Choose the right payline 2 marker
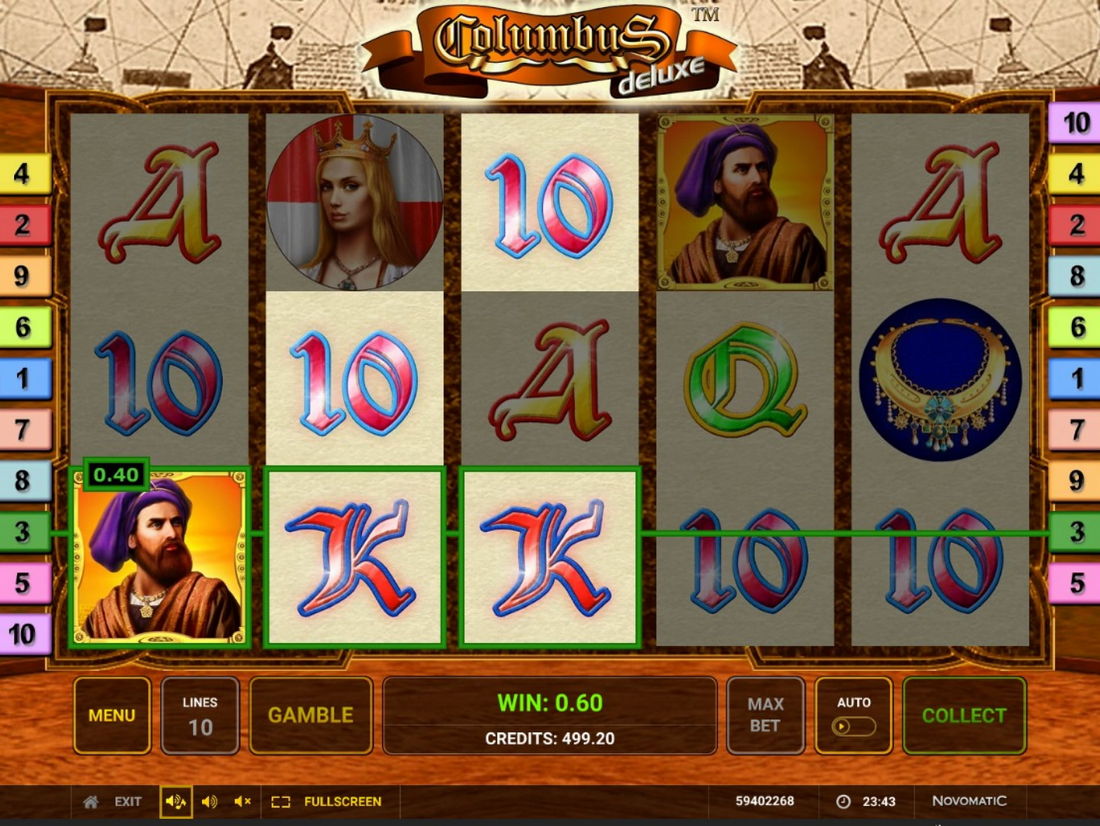 click(x=1076, y=225)
